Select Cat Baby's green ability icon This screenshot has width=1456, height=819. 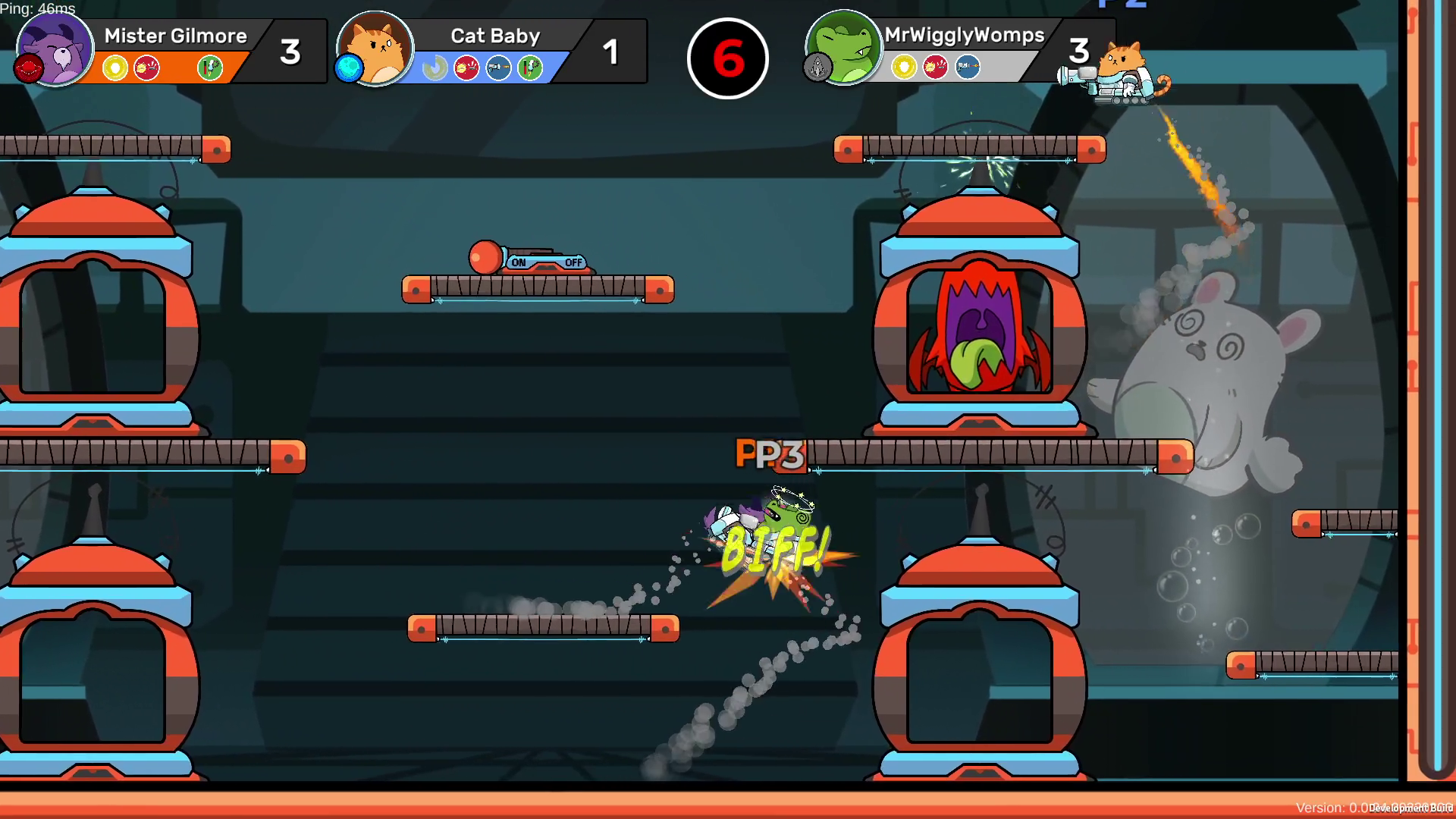click(530, 68)
